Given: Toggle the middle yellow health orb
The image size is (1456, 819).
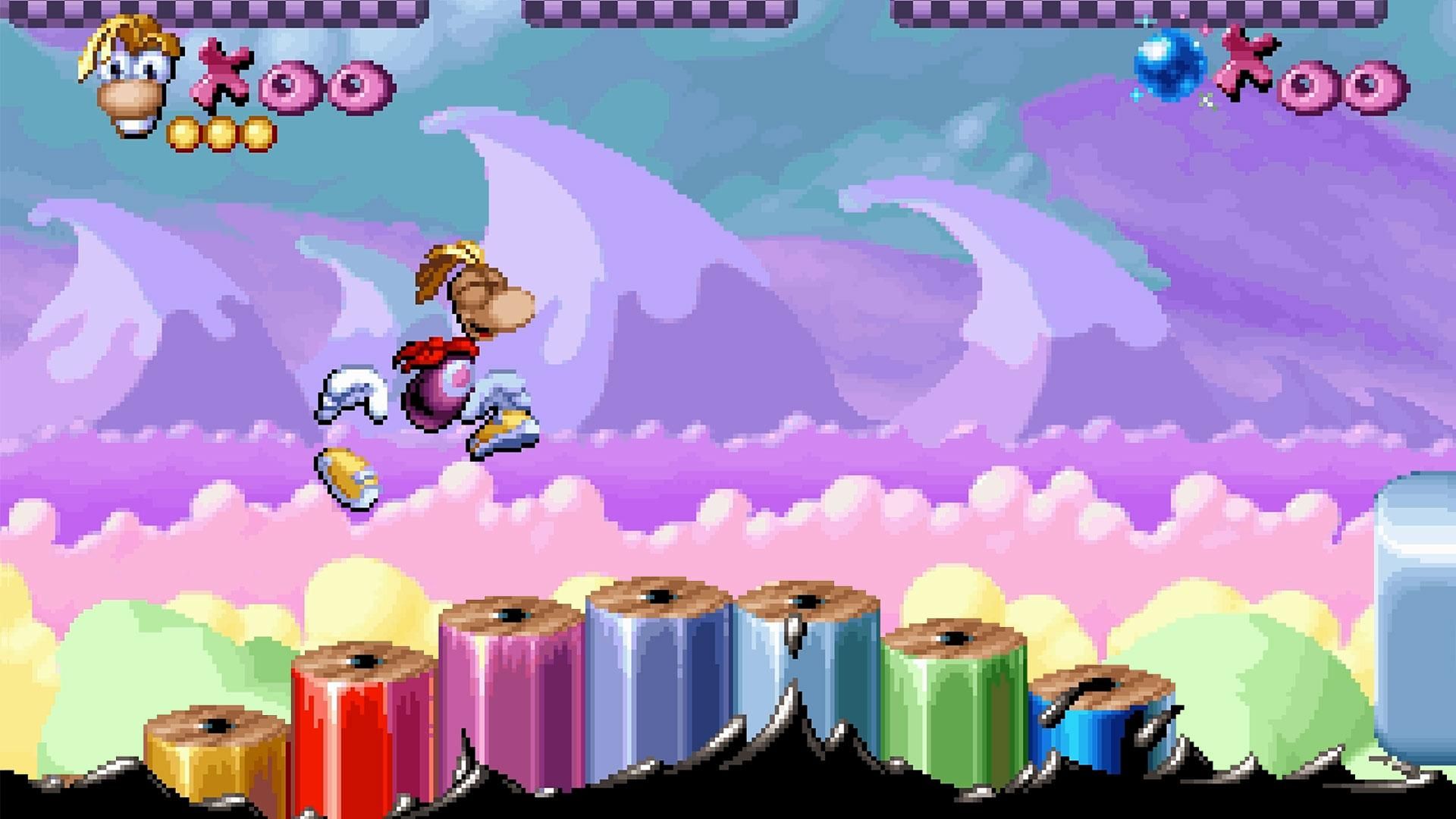Looking at the screenshot, I should pos(220,133).
